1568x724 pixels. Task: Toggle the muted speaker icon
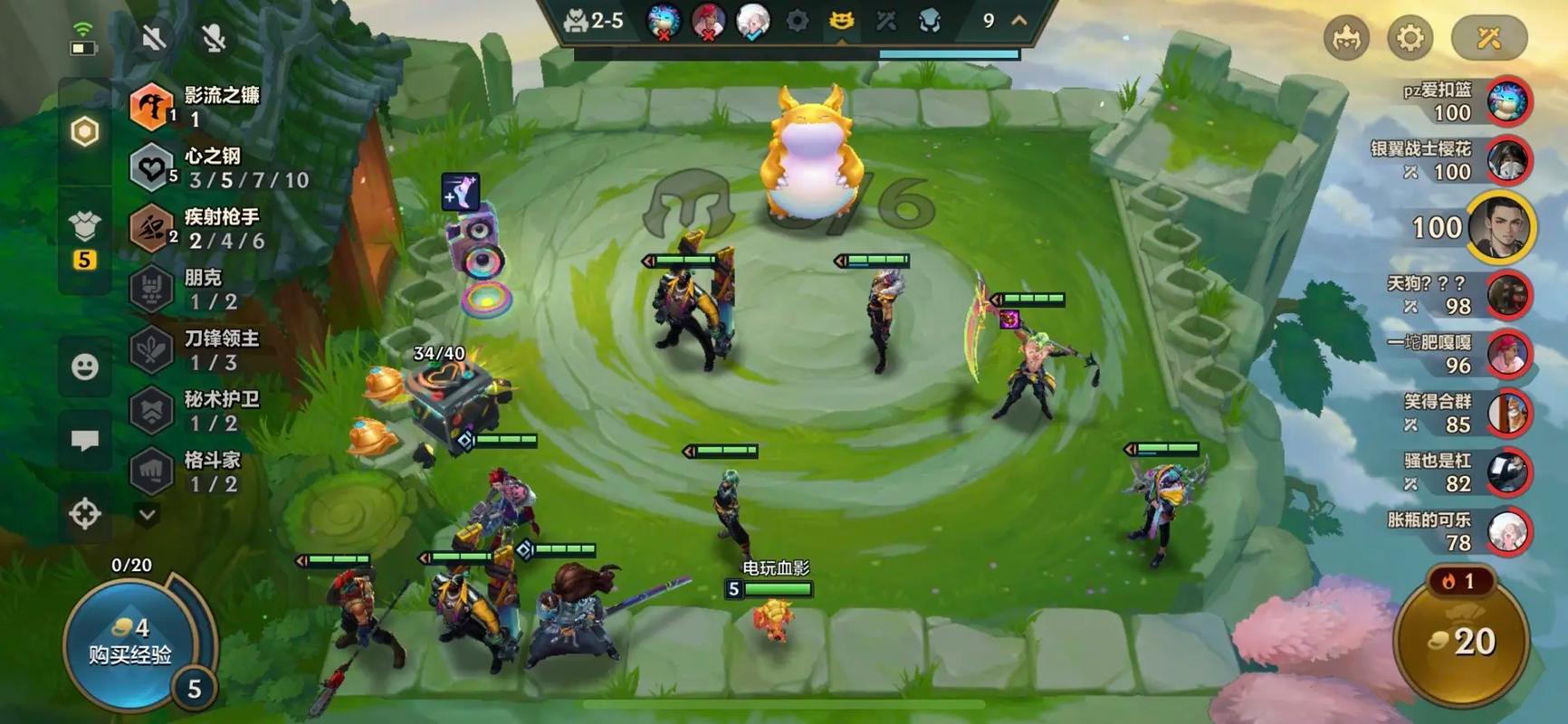154,38
